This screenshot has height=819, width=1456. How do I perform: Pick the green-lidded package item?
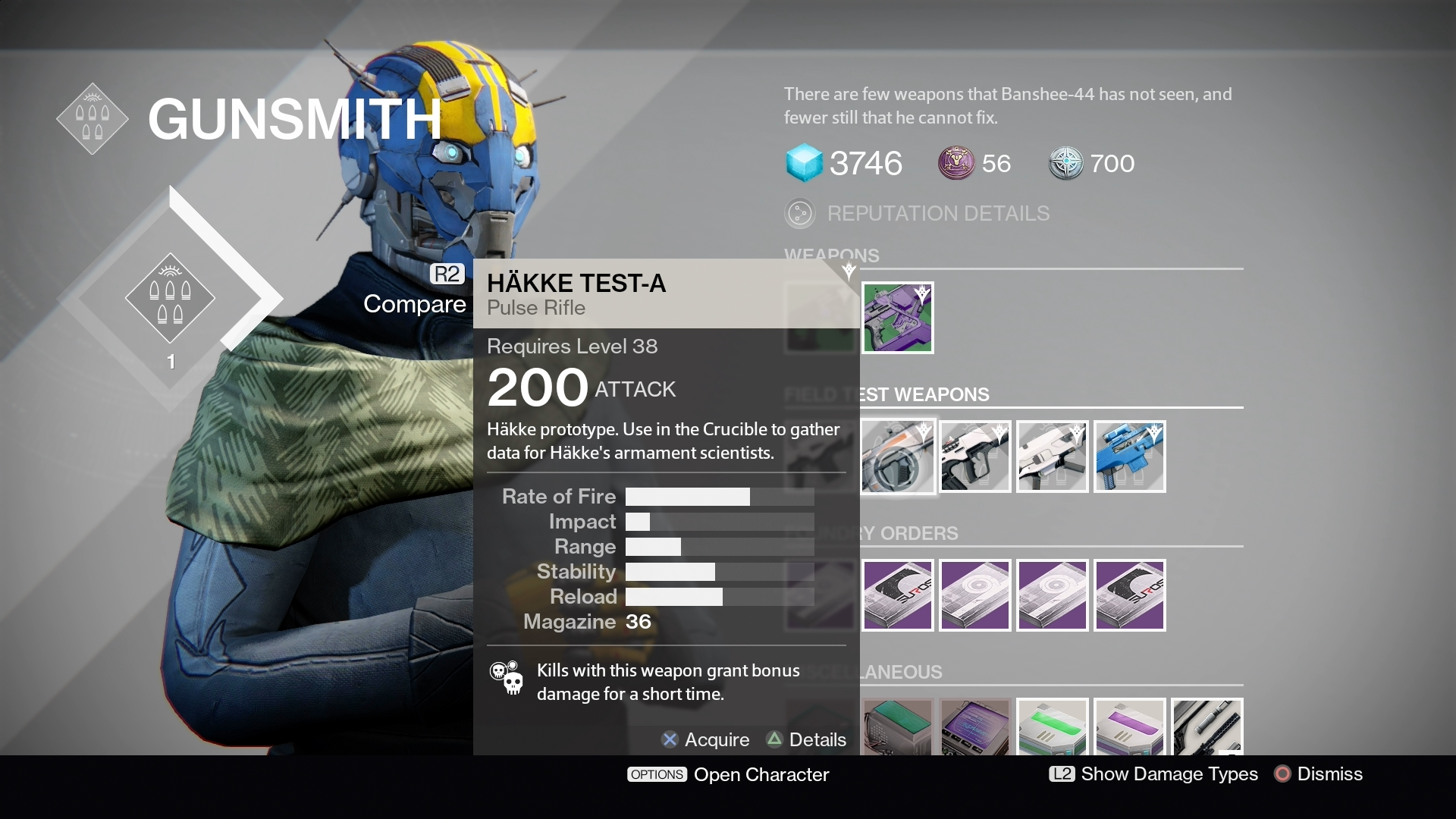click(x=1053, y=727)
